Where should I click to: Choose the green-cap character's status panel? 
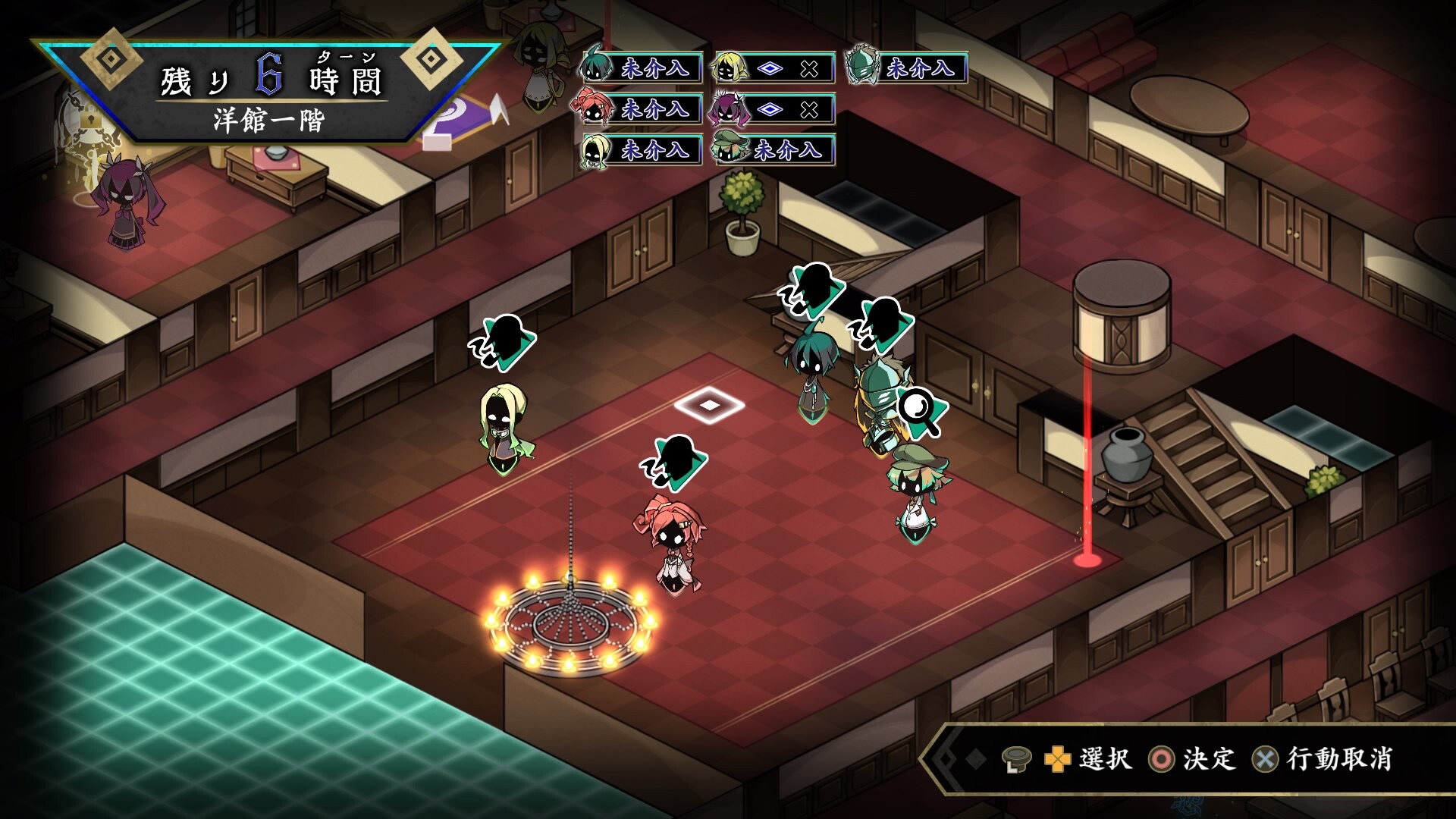click(773, 150)
